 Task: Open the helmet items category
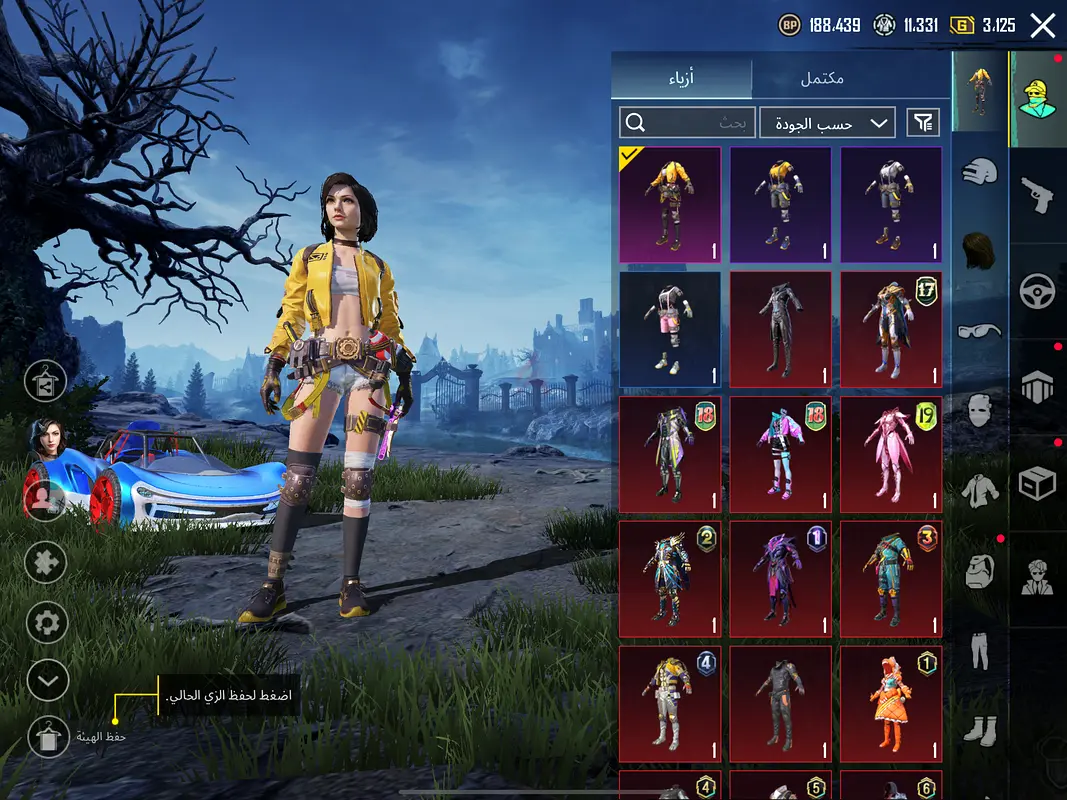[980, 172]
